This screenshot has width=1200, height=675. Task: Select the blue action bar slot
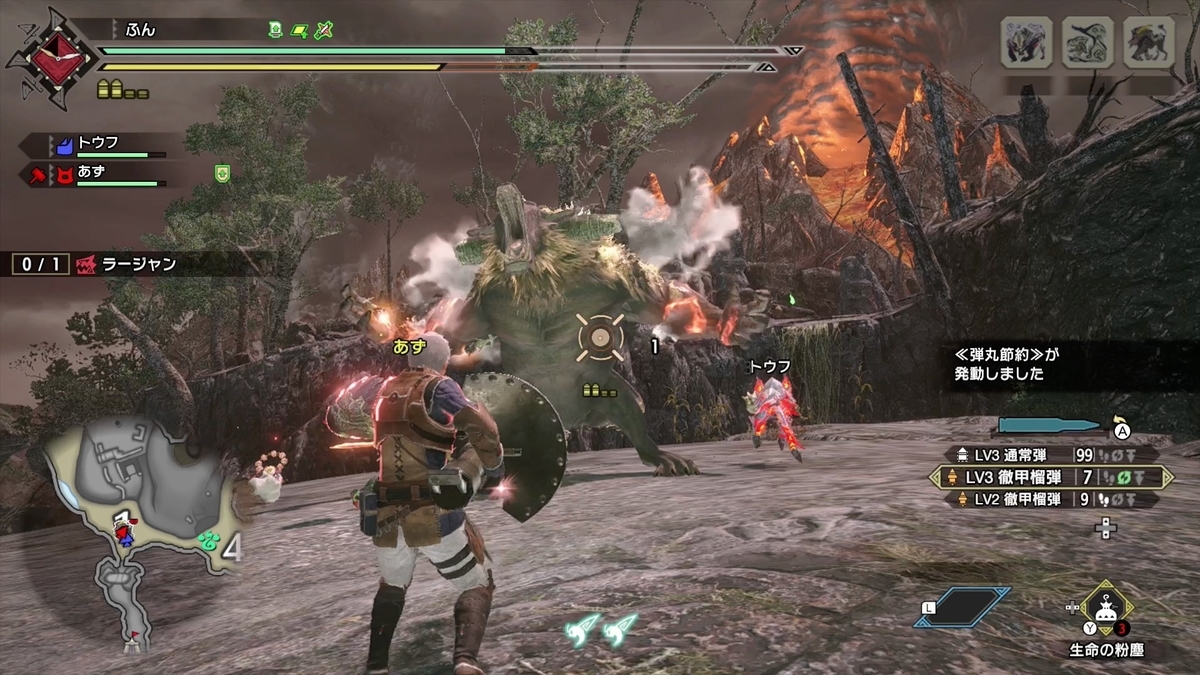coord(961,607)
